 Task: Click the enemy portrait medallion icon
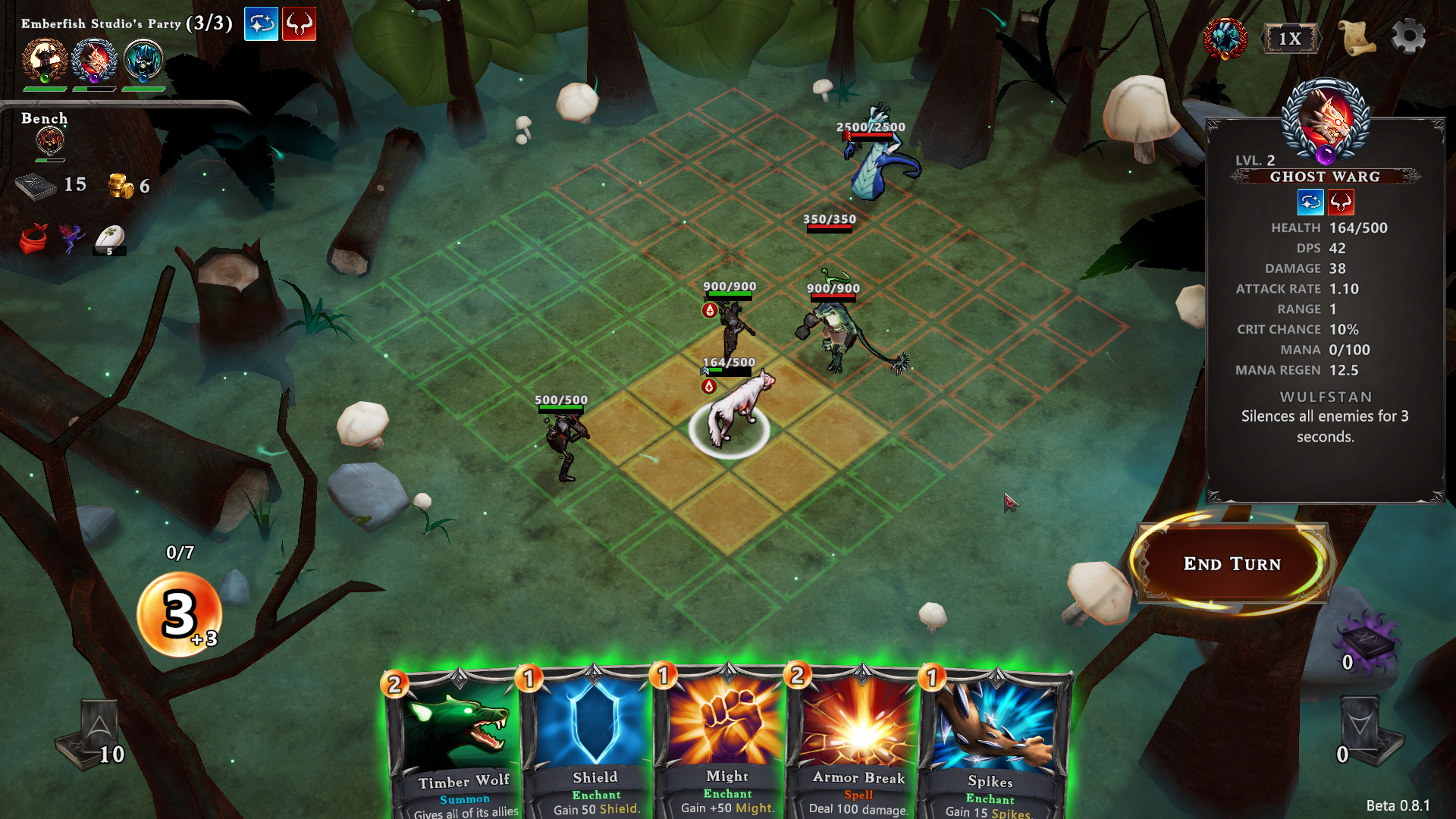coord(1225,38)
